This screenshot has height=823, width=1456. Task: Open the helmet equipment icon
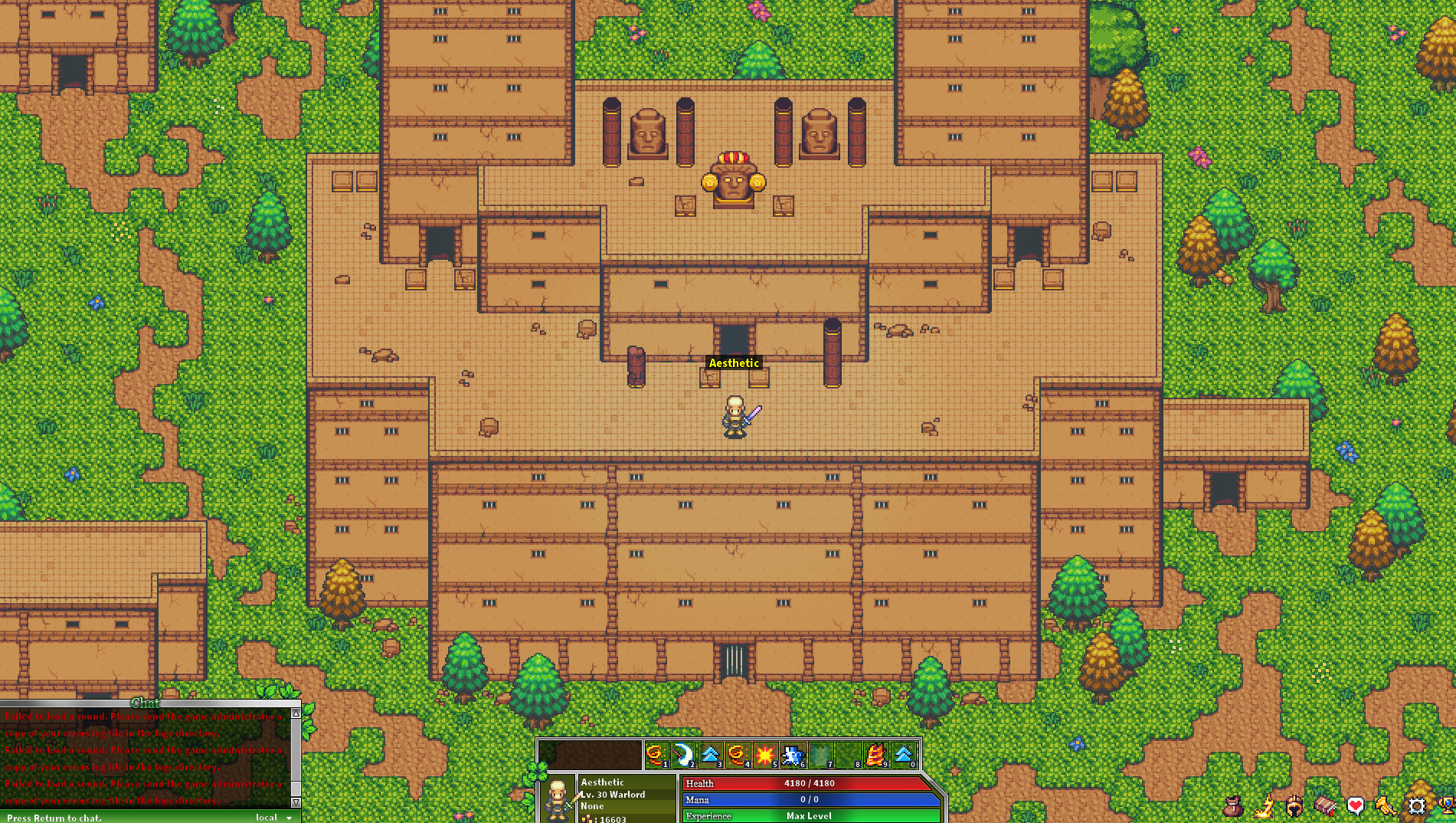pyautogui.click(x=1294, y=806)
